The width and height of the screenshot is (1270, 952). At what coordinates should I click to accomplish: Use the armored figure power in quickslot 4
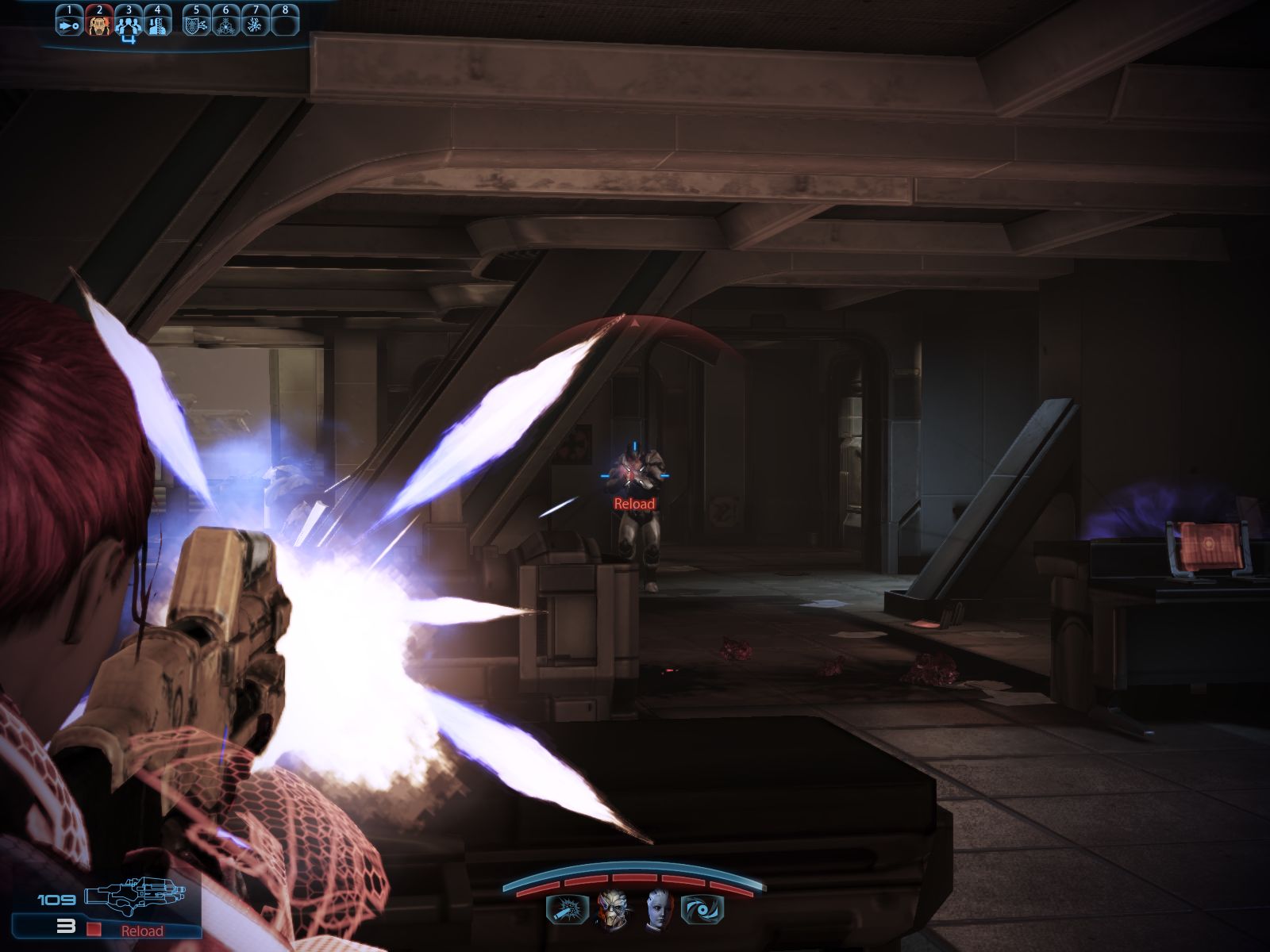coord(157,25)
